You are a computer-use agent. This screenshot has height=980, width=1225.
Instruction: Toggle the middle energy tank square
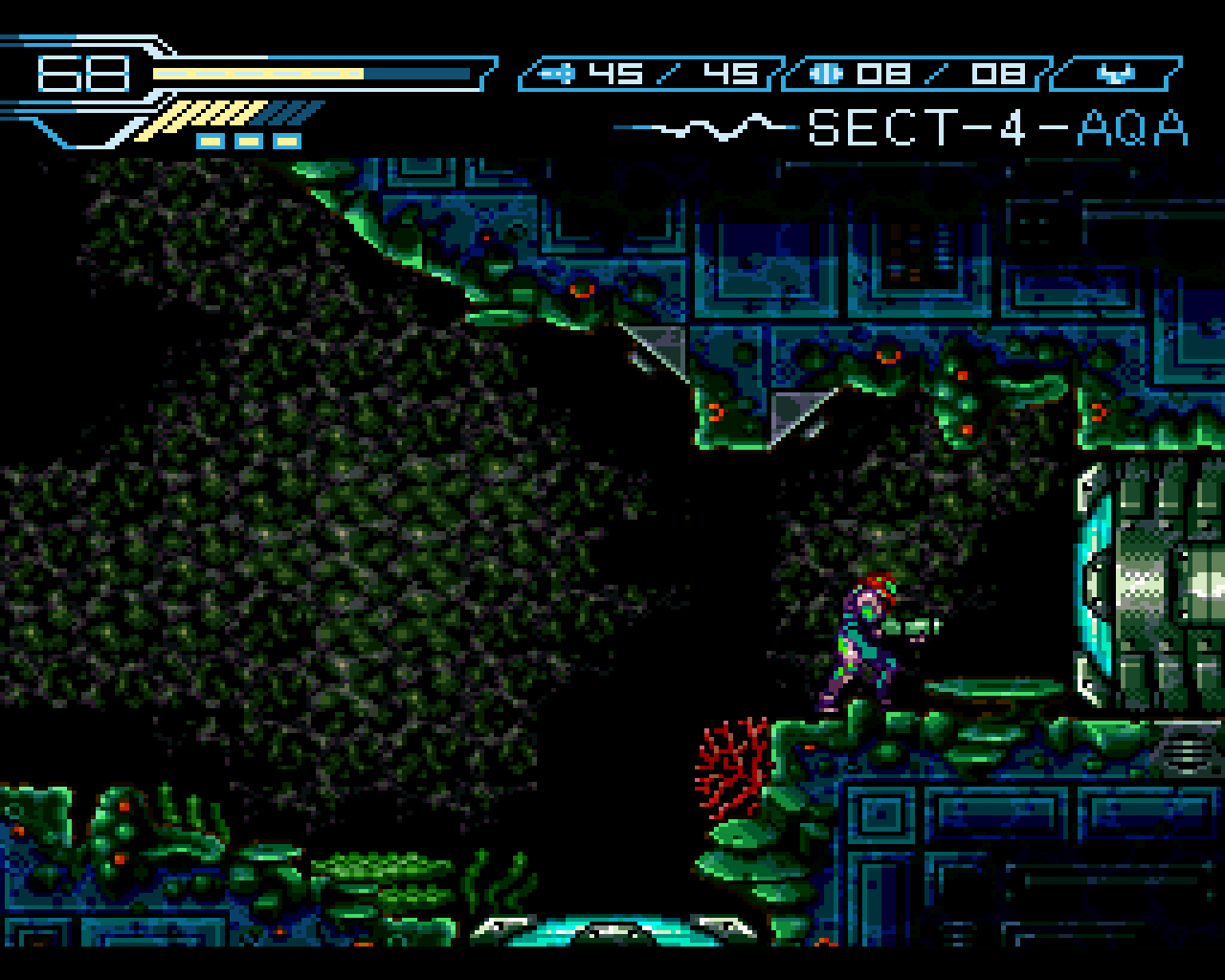250,140
